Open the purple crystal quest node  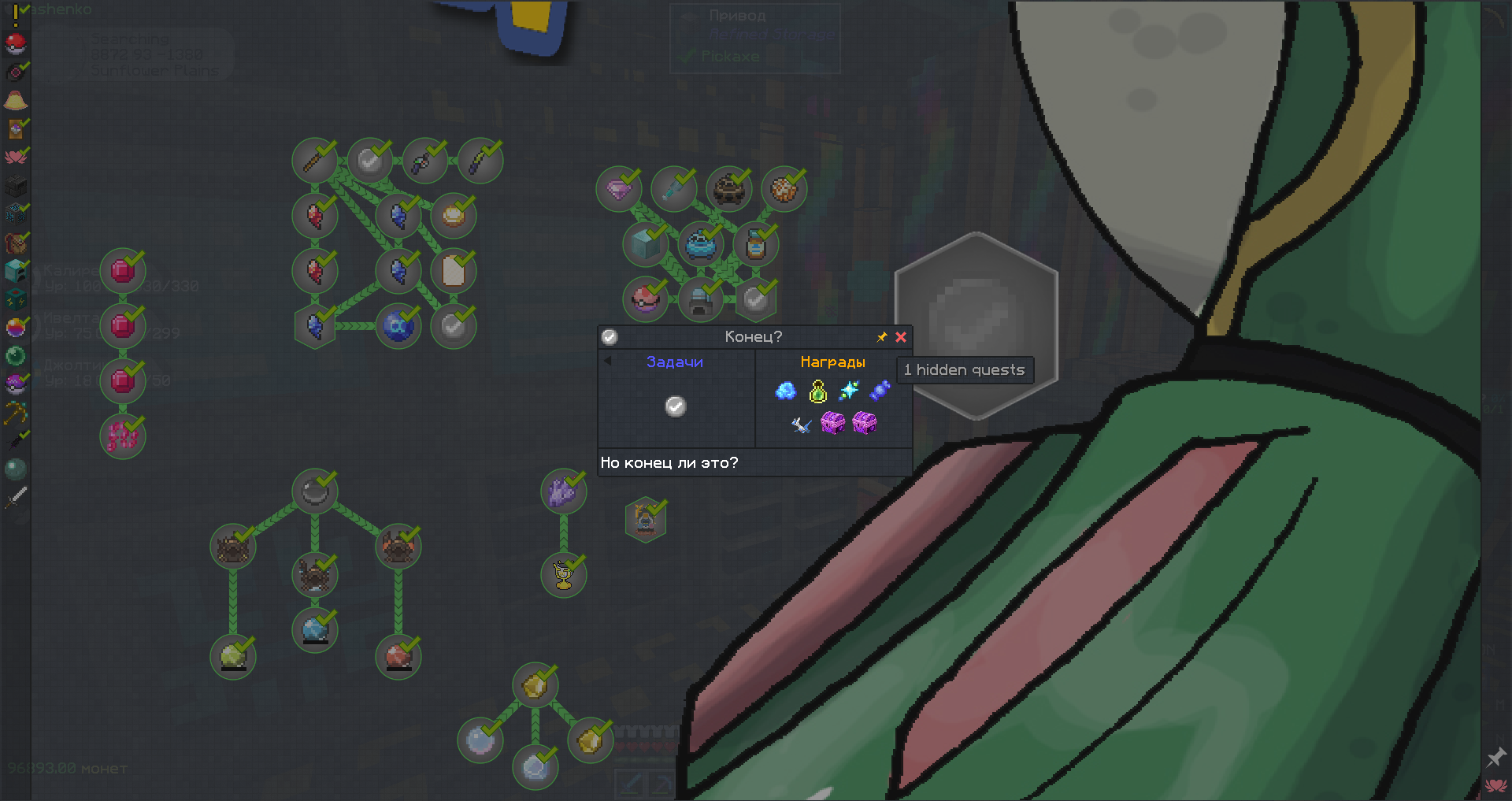563,492
